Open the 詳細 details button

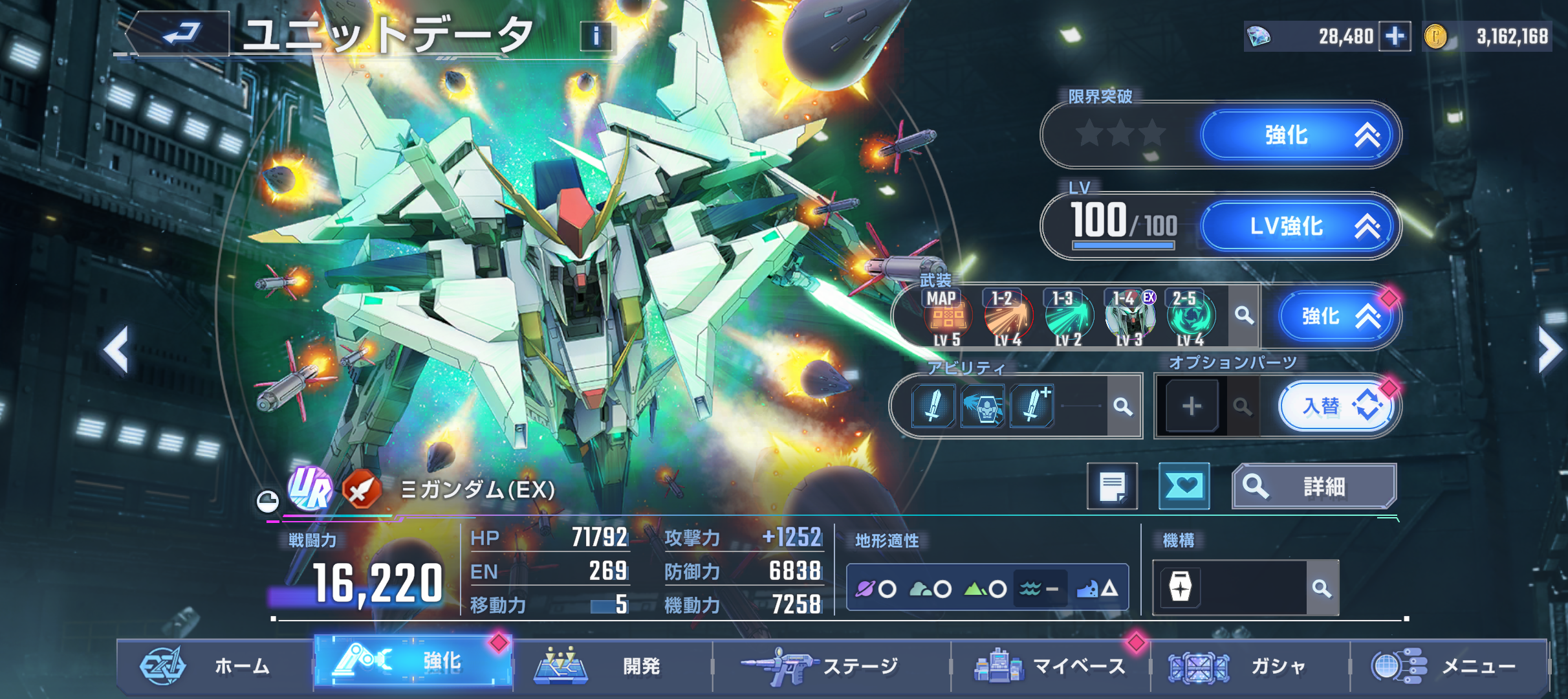tap(1314, 486)
